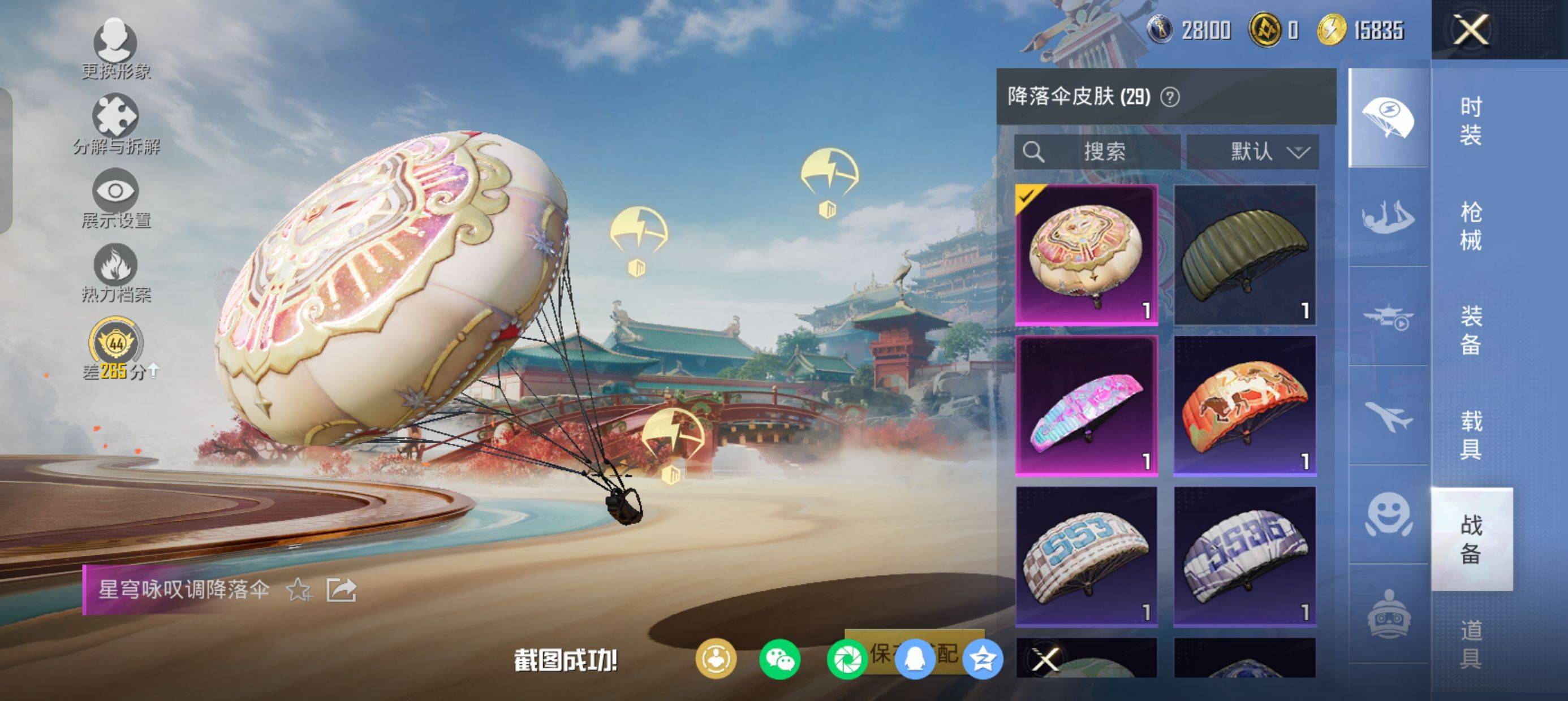This screenshot has width=1568, height=701.
Task: Choose the pink floral parachute skin
Action: (x=1087, y=405)
